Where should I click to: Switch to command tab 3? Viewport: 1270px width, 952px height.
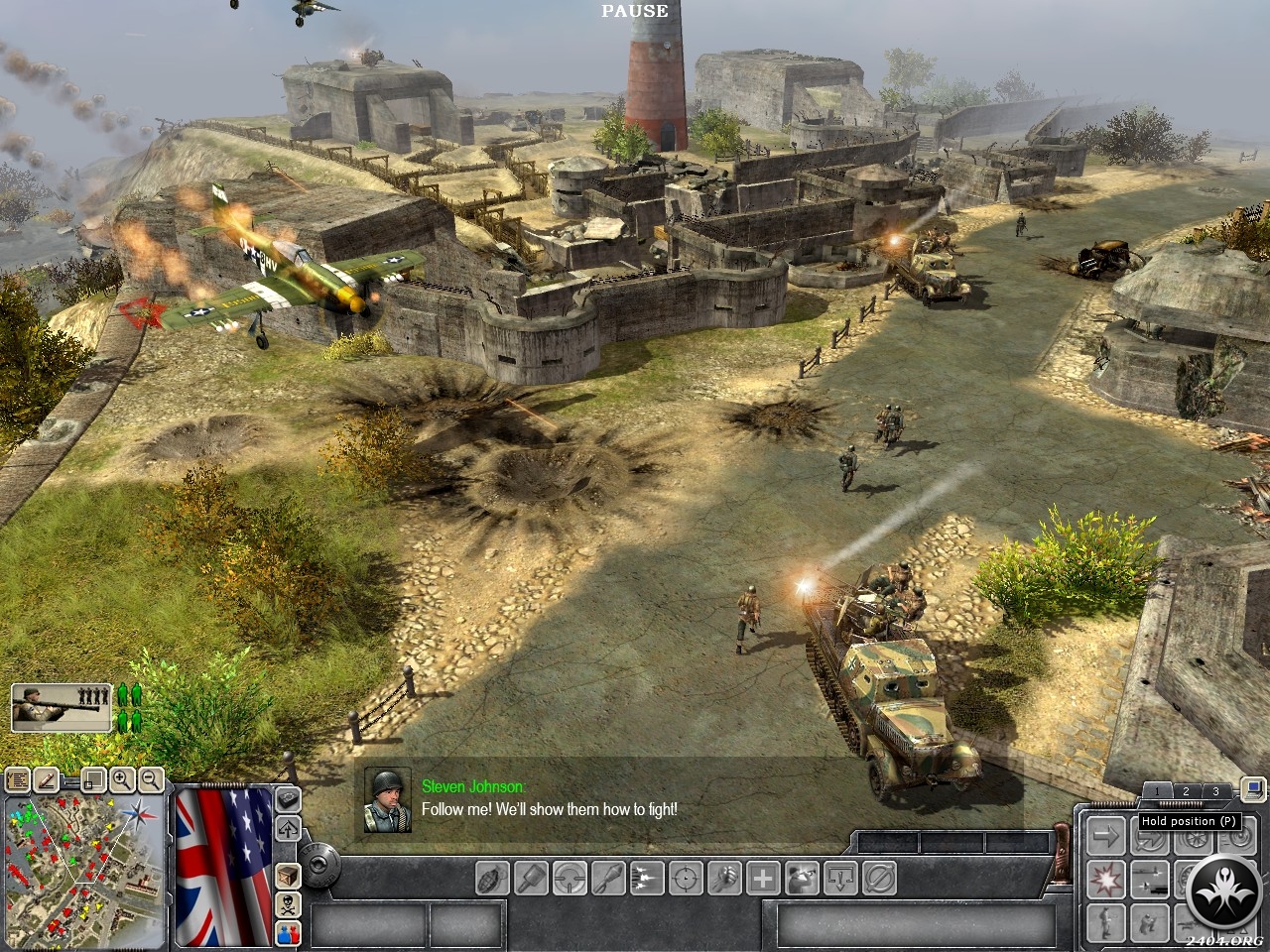(1216, 791)
